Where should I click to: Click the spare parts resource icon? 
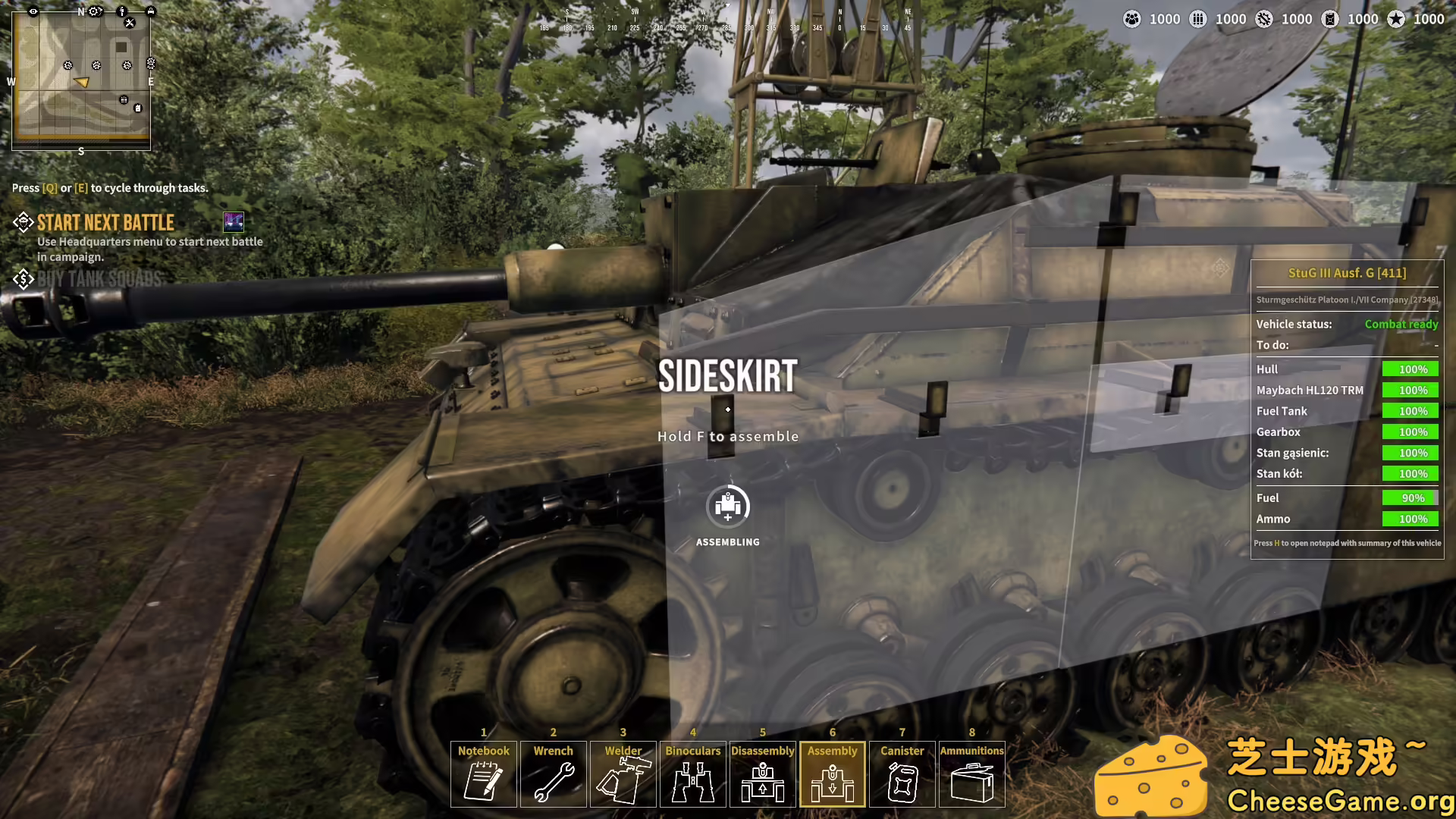(x=1263, y=19)
